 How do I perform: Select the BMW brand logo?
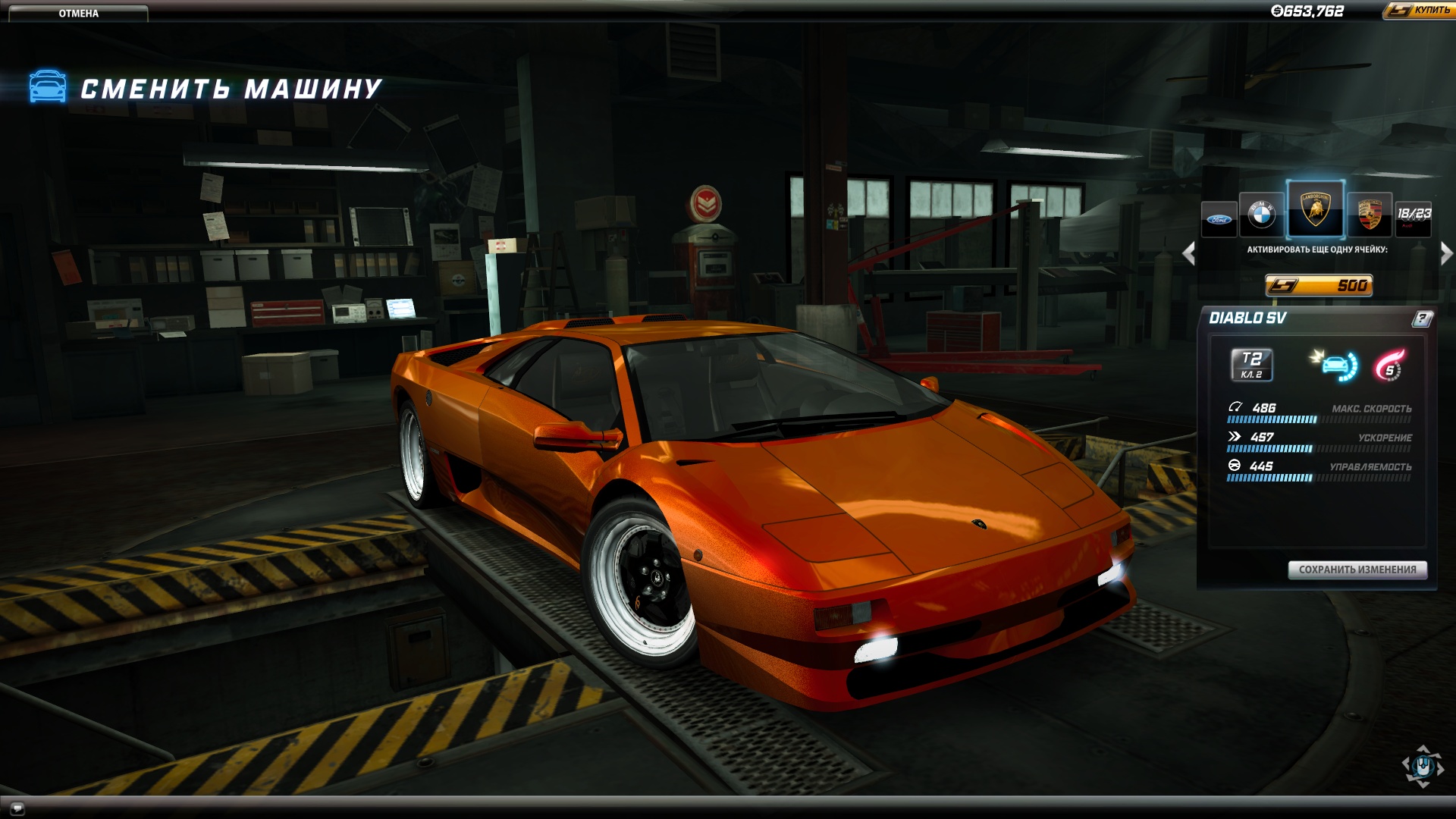(1260, 215)
